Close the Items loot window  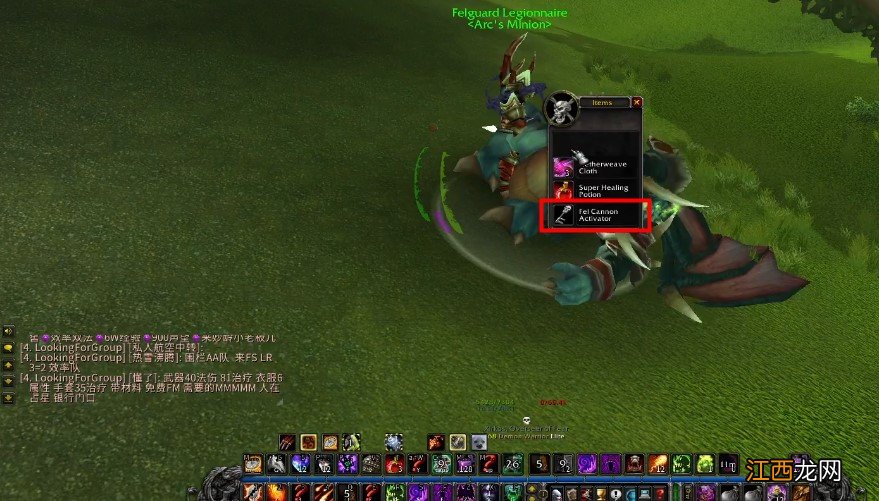[637, 102]
